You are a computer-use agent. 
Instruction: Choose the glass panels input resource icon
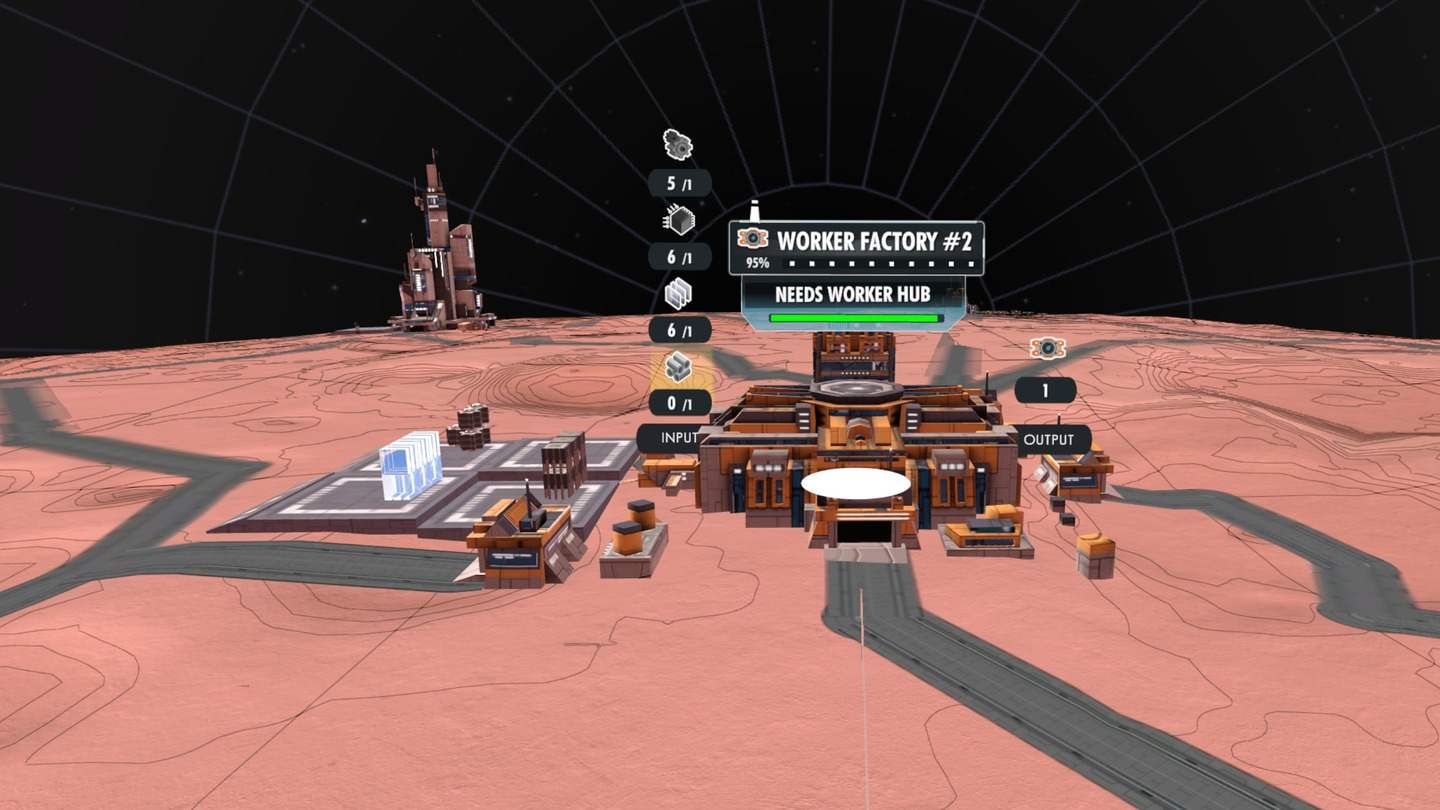point(679,293)
